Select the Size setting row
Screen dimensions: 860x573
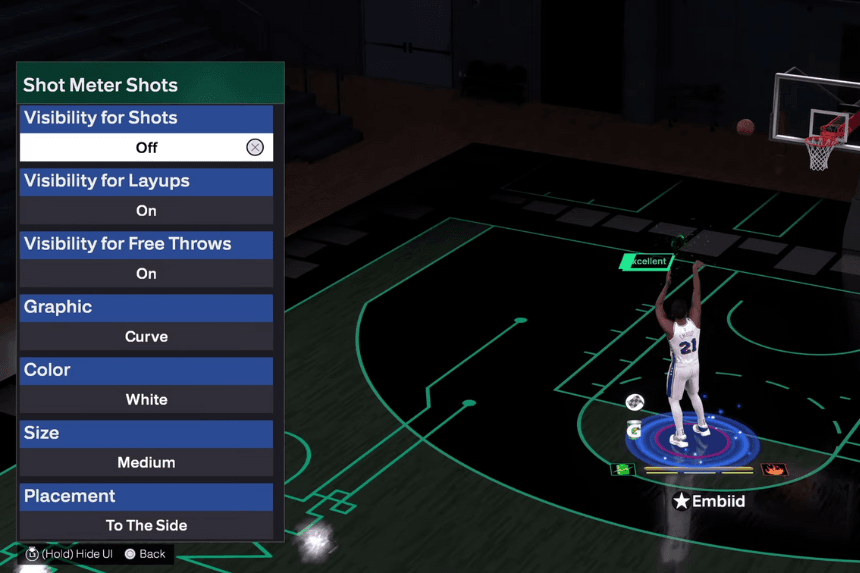146,433
